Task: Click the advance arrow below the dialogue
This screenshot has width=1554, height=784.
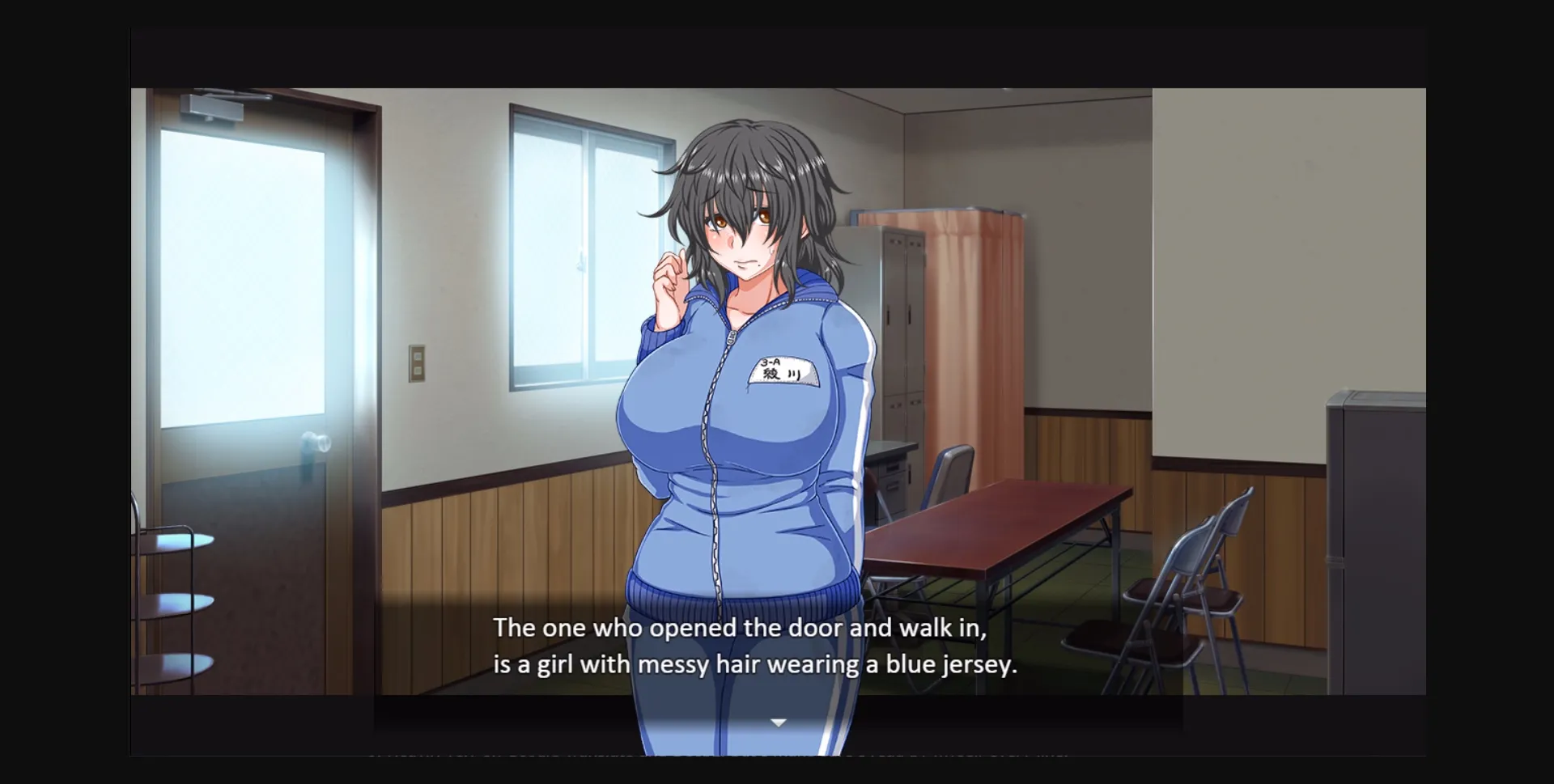Action: point(778,721)
